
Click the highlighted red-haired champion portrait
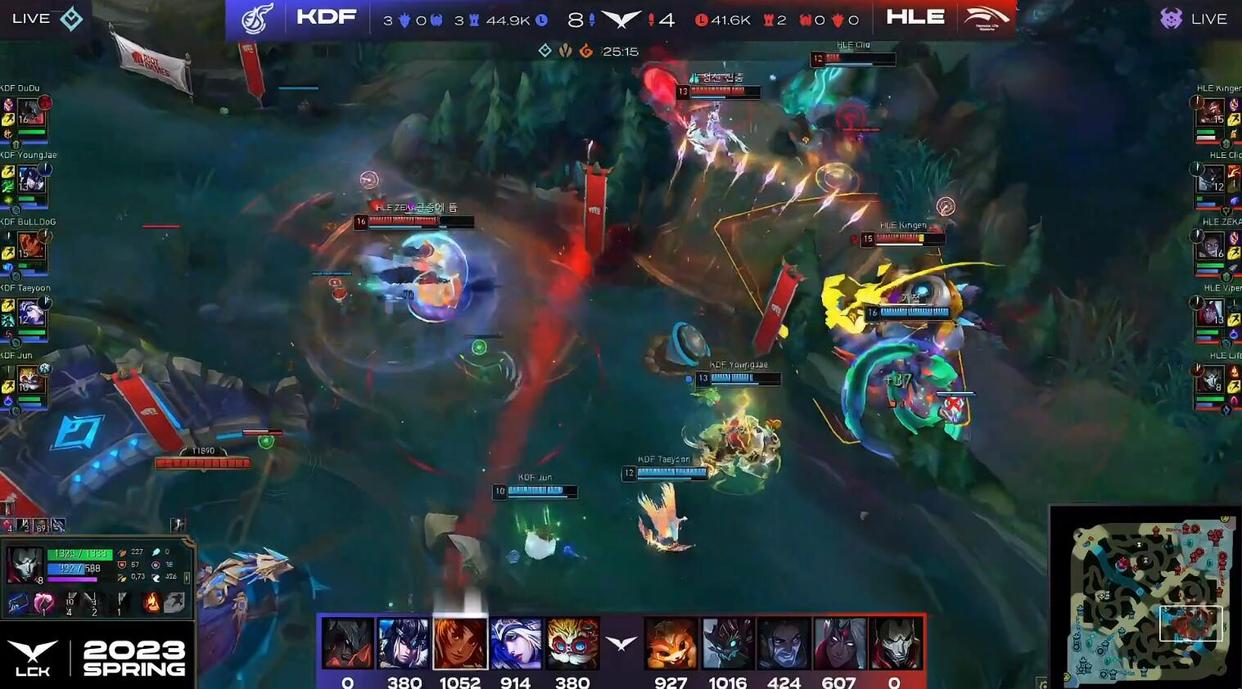click(460, 643)
